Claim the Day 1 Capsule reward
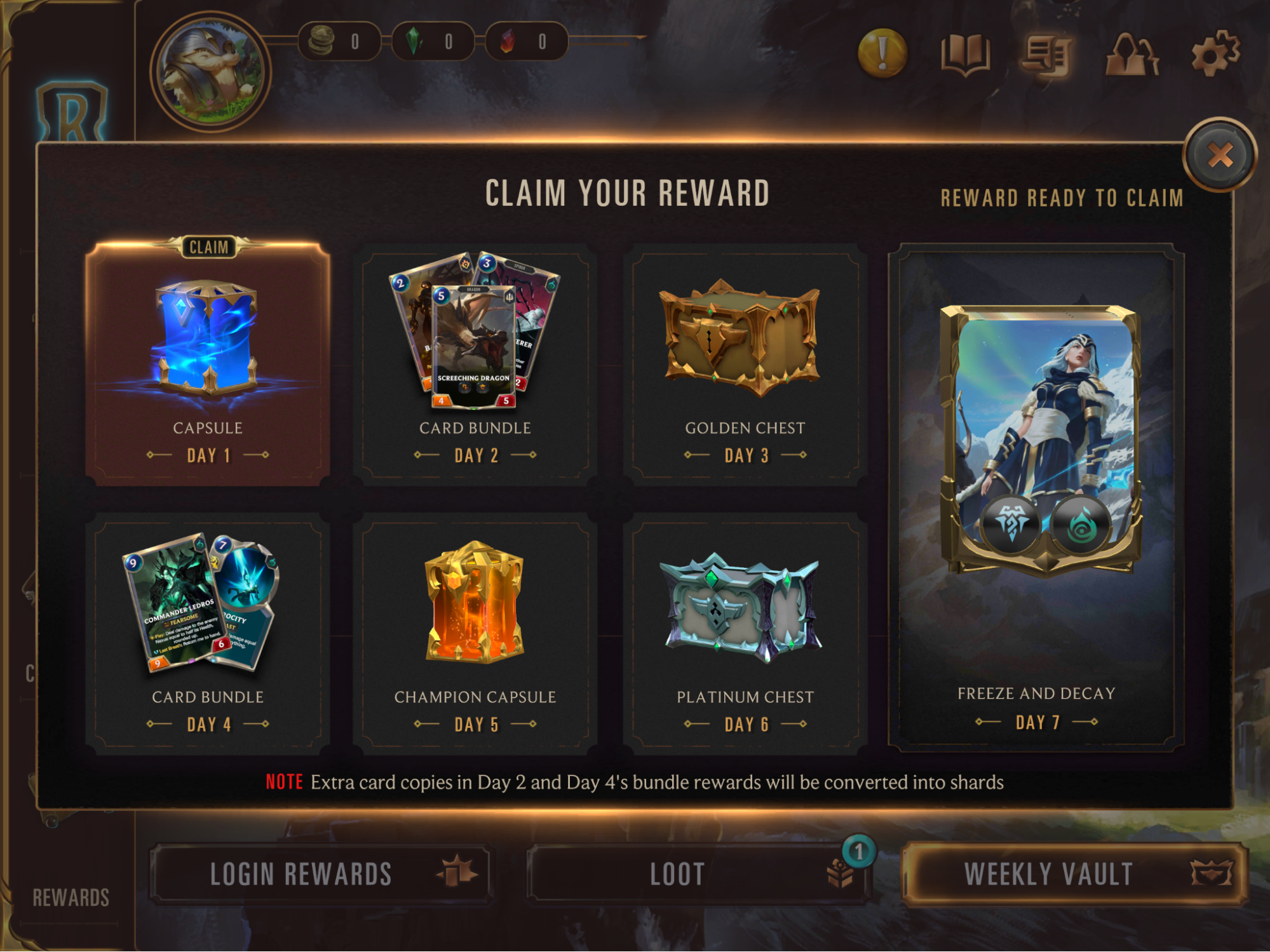The height and width of the screenshot is (952, 1270). pyautogui.click(x=208, y=356)
